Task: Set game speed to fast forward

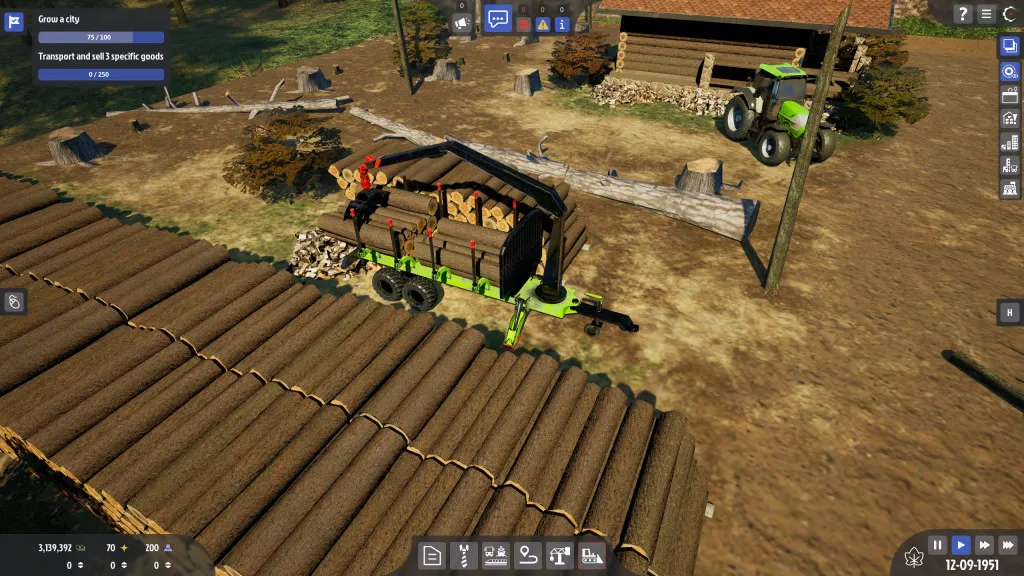Action: coord(984,545)
